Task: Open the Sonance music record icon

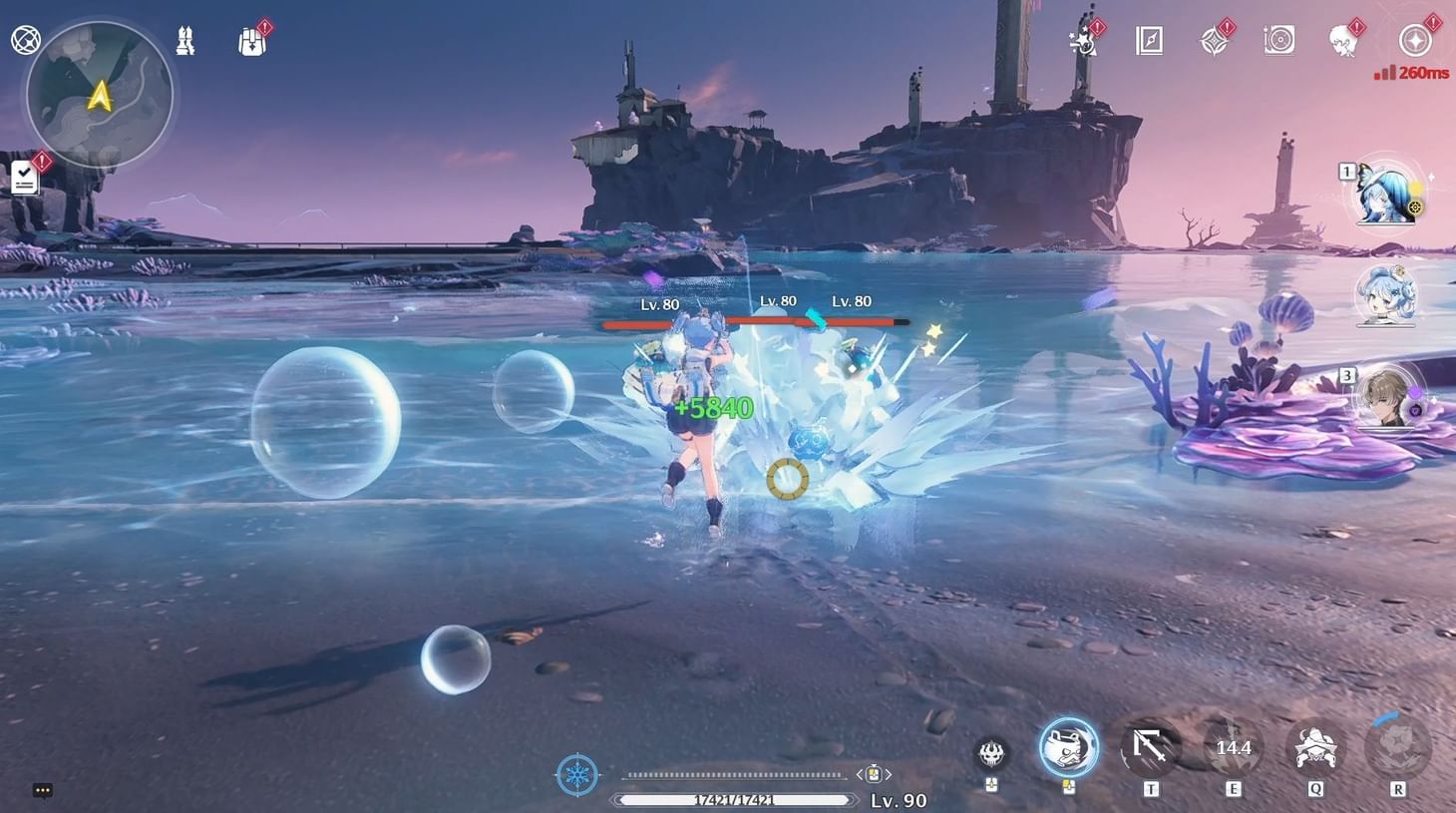Action: coord(1278,38)
